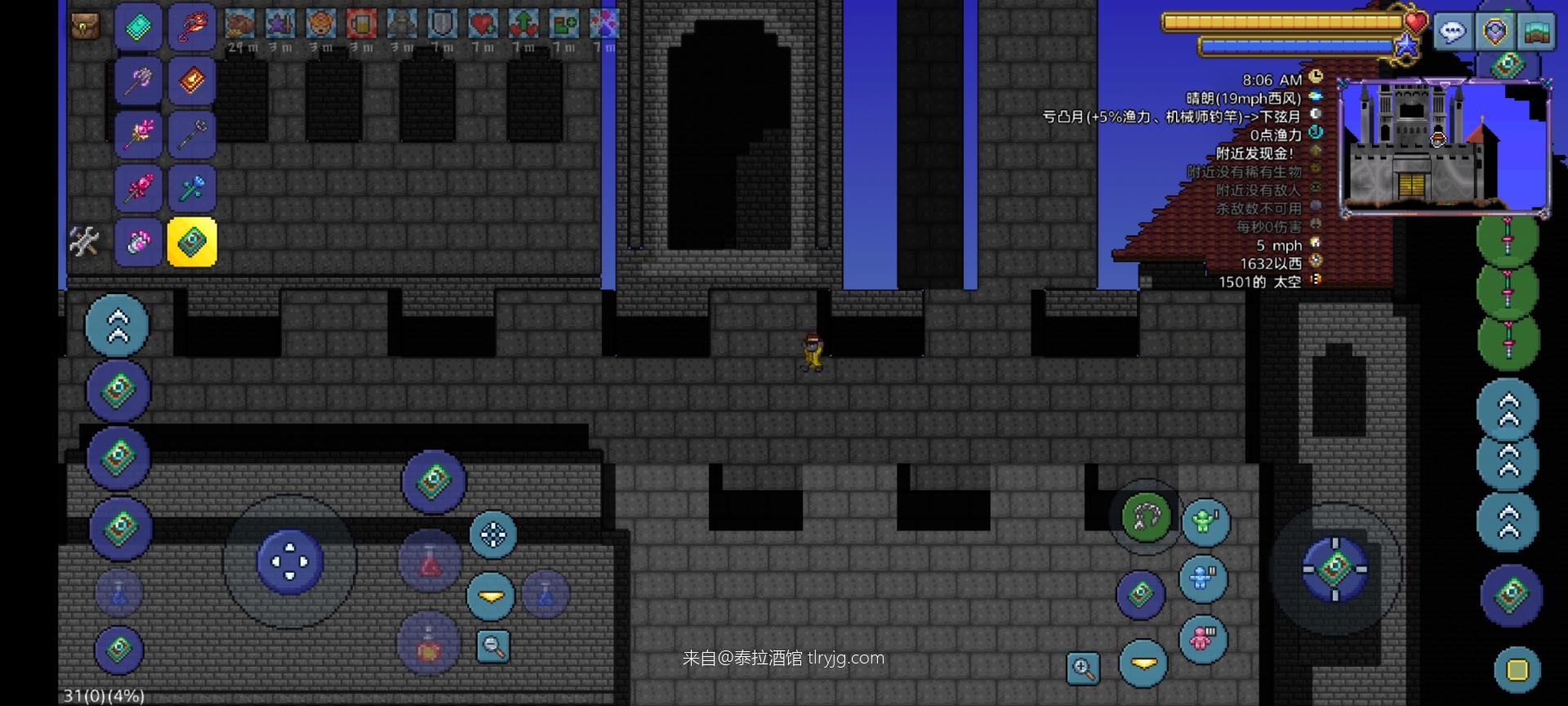Tap the magnifier zoom button near the joystick
The height and width of the screenshot is (706, 1568).
(x=493, y=646)
